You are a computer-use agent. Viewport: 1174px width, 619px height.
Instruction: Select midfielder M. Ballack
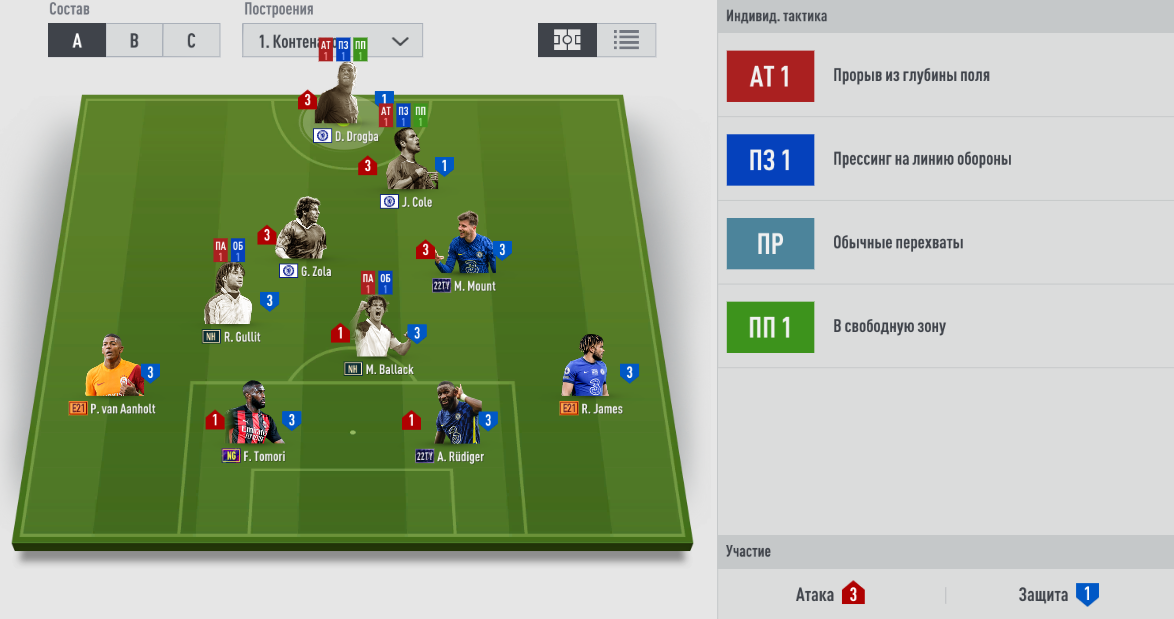pos(378,331)
